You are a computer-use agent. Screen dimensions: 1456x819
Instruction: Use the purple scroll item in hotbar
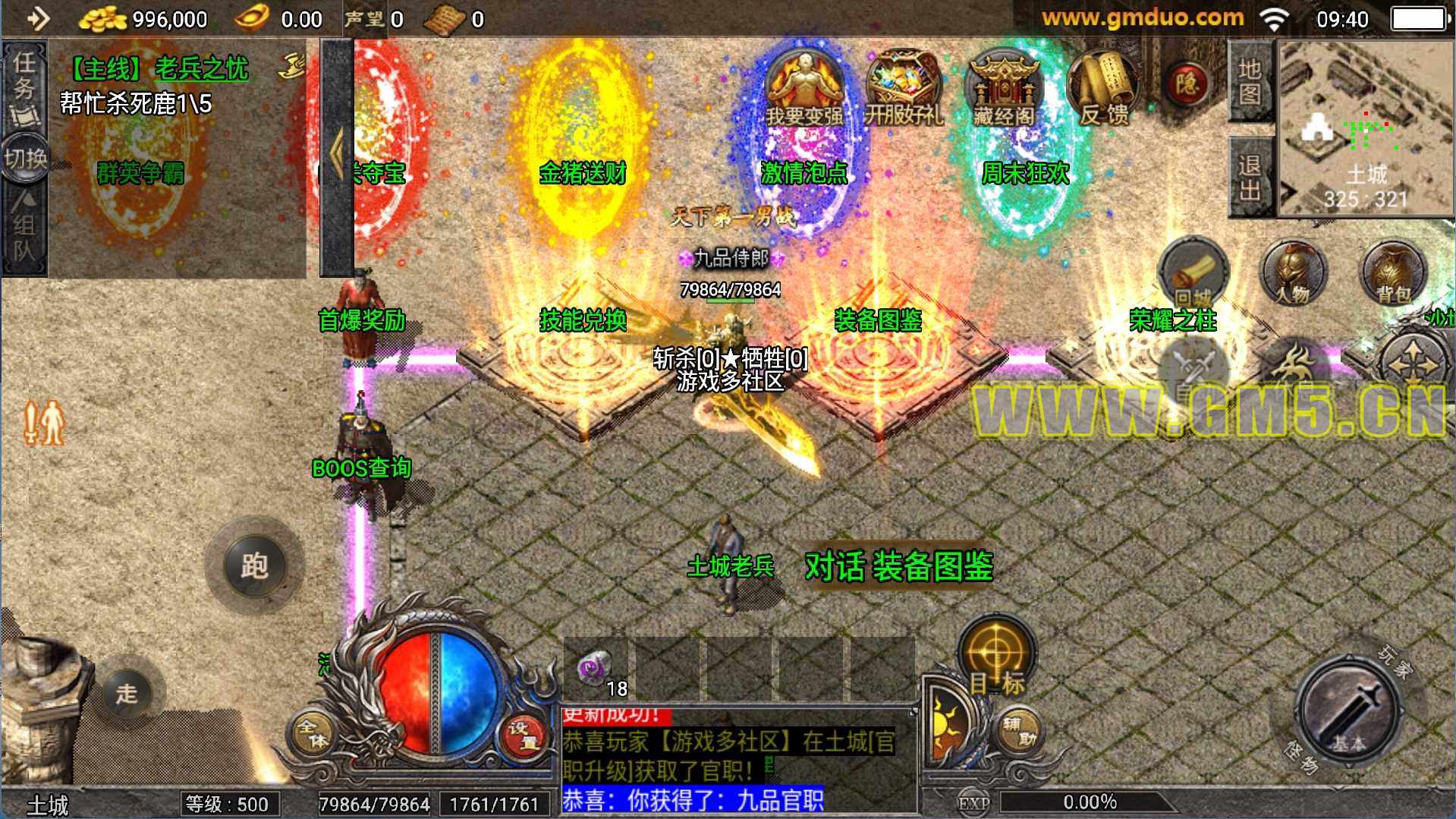tap(595, 669)
